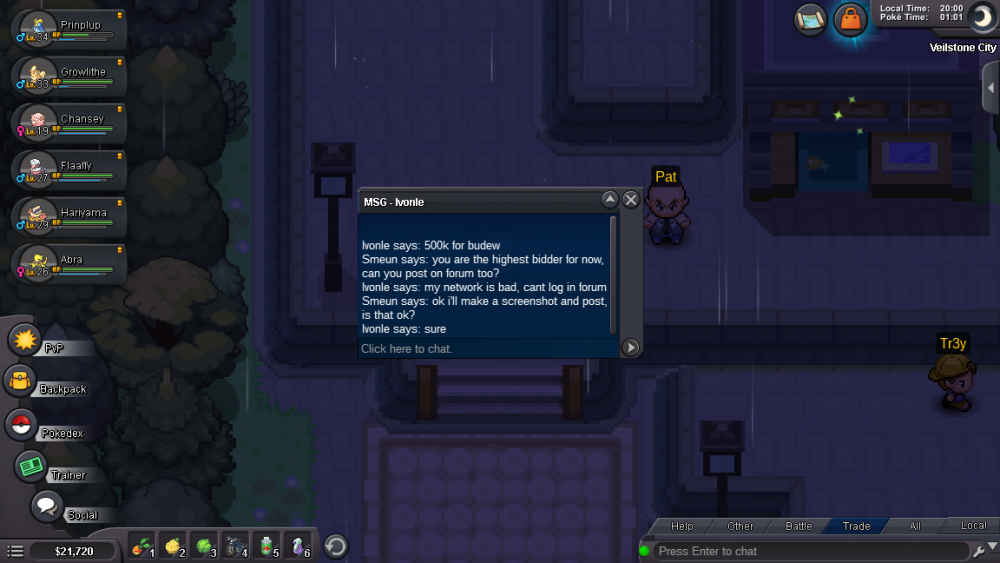Image resolution: width=1000 pixels, height=563 pixels.
Task: Use the berry item in hotbar slot 1
Action: point(143,546)
